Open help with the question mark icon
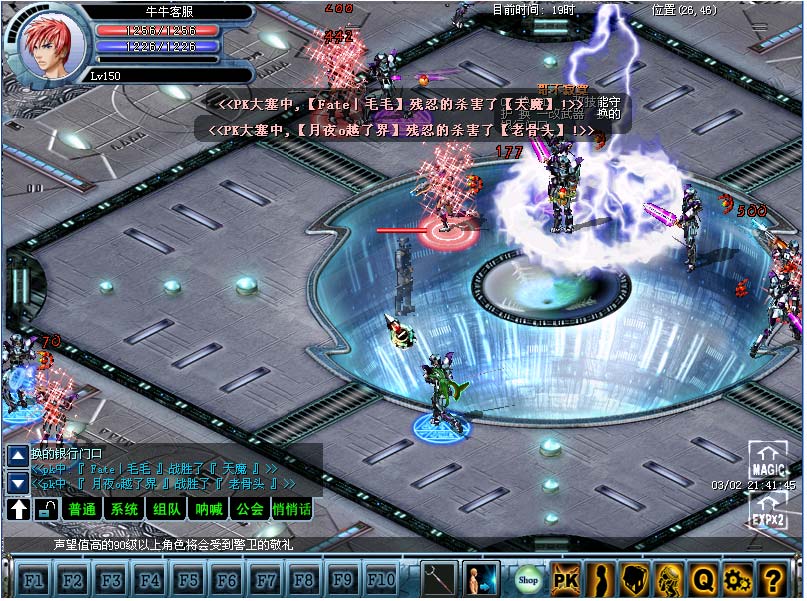 (771, 578)
